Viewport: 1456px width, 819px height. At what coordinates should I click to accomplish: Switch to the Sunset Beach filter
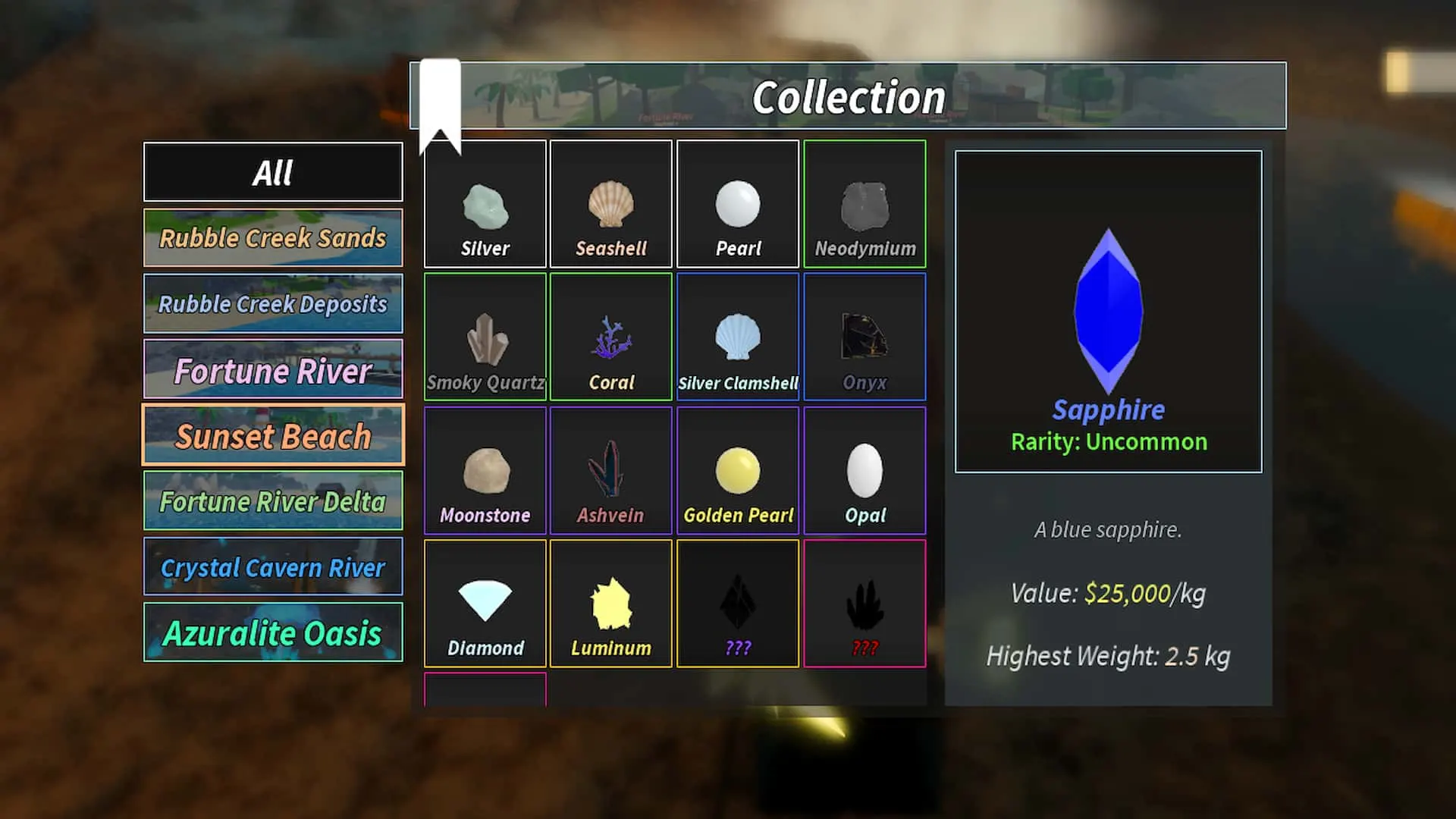272,435
